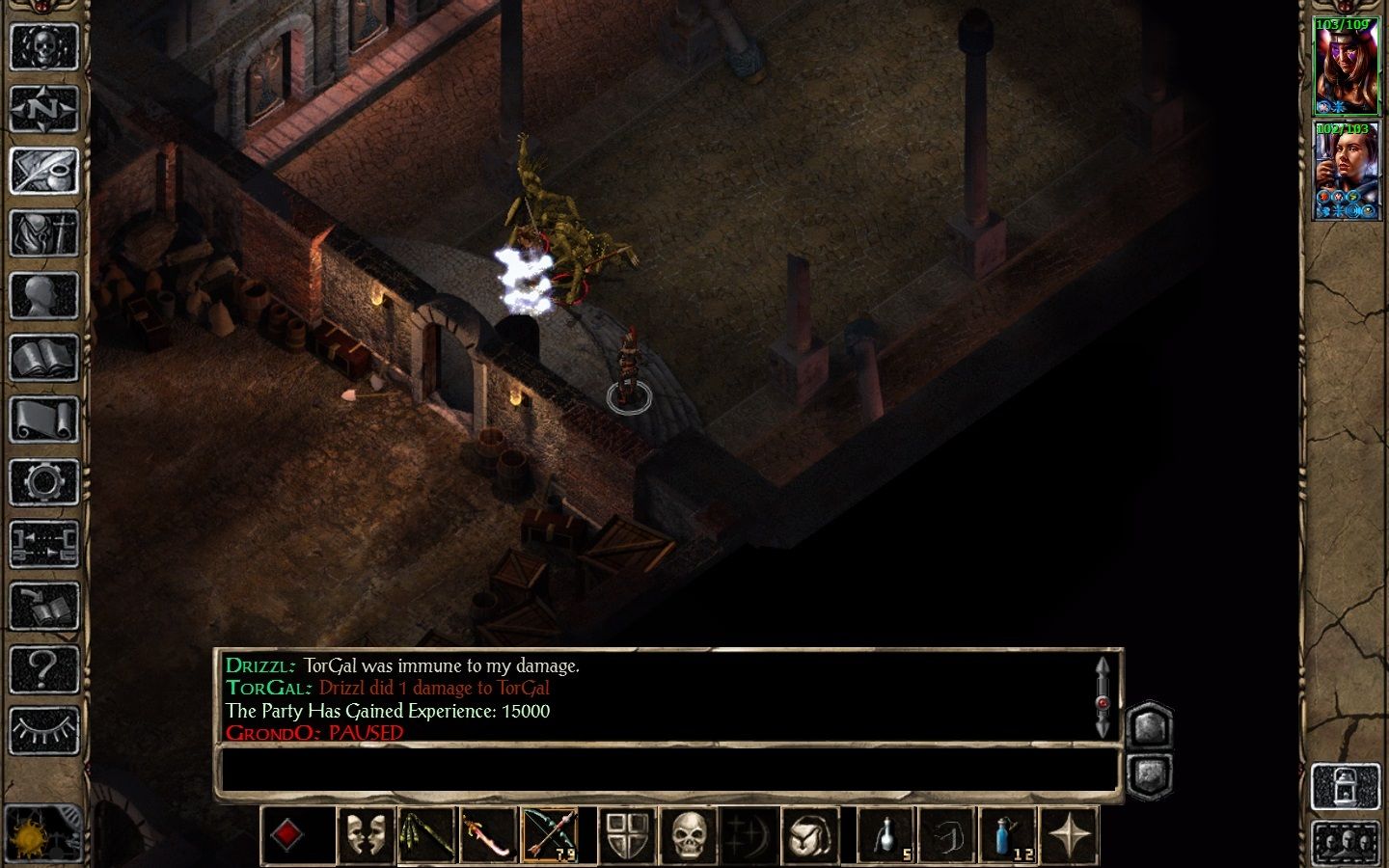The image size is (1389, 868).
Task: Select the second party member portrait
Action: [1346, 170]
